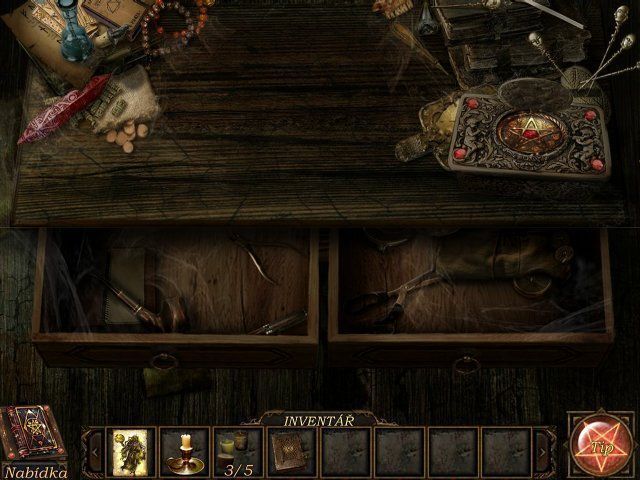Pick the lit candle on brass holder
This screenshot has width=640, height=480.
[184, 451]
